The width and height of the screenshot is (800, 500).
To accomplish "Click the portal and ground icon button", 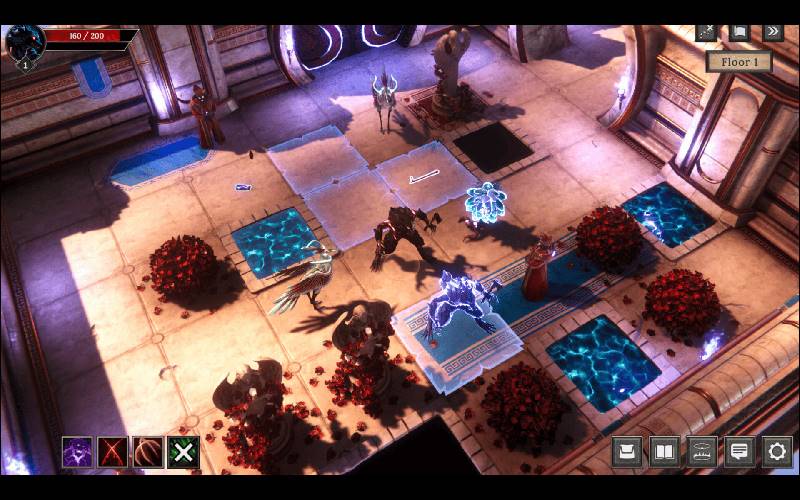I will click(702, 452).
